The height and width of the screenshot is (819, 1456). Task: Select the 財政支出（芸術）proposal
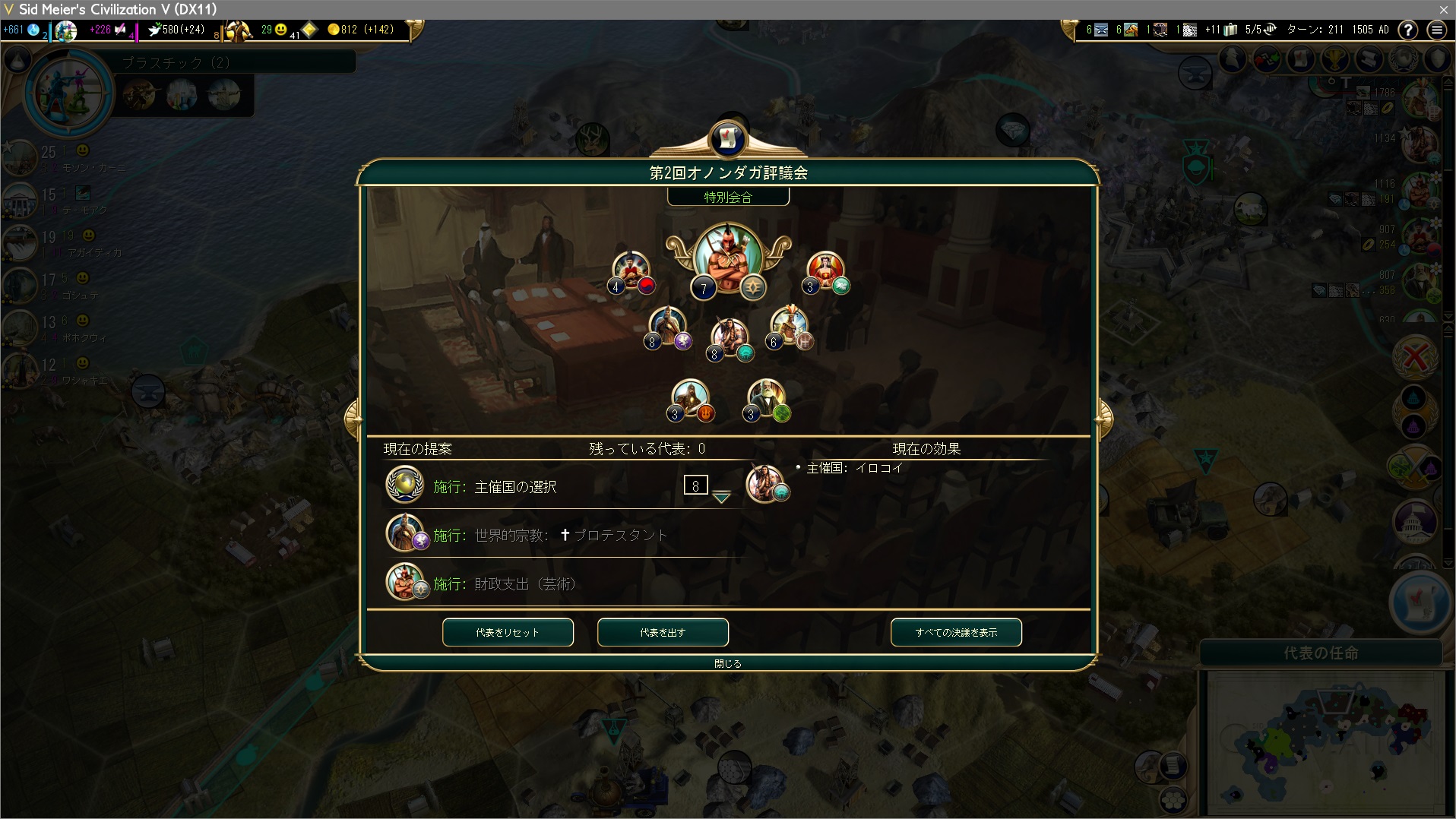(x=524, y=584)
